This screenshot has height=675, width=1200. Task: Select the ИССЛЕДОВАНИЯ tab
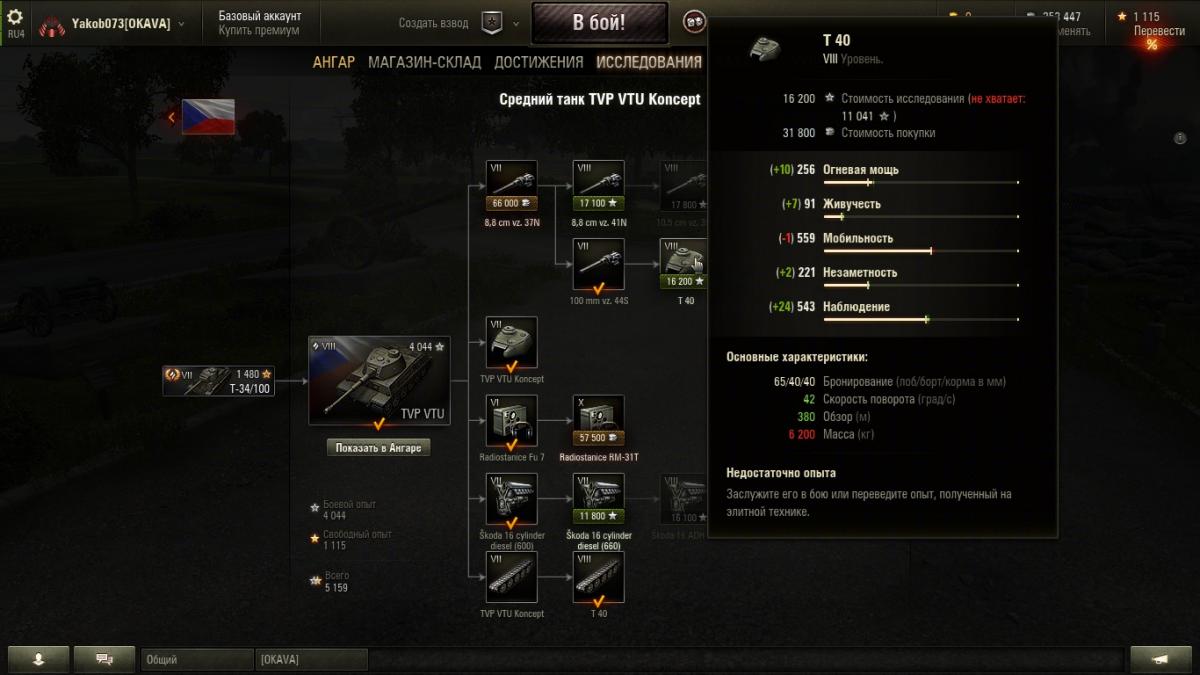pyautogui.click(x=649, y=62)
